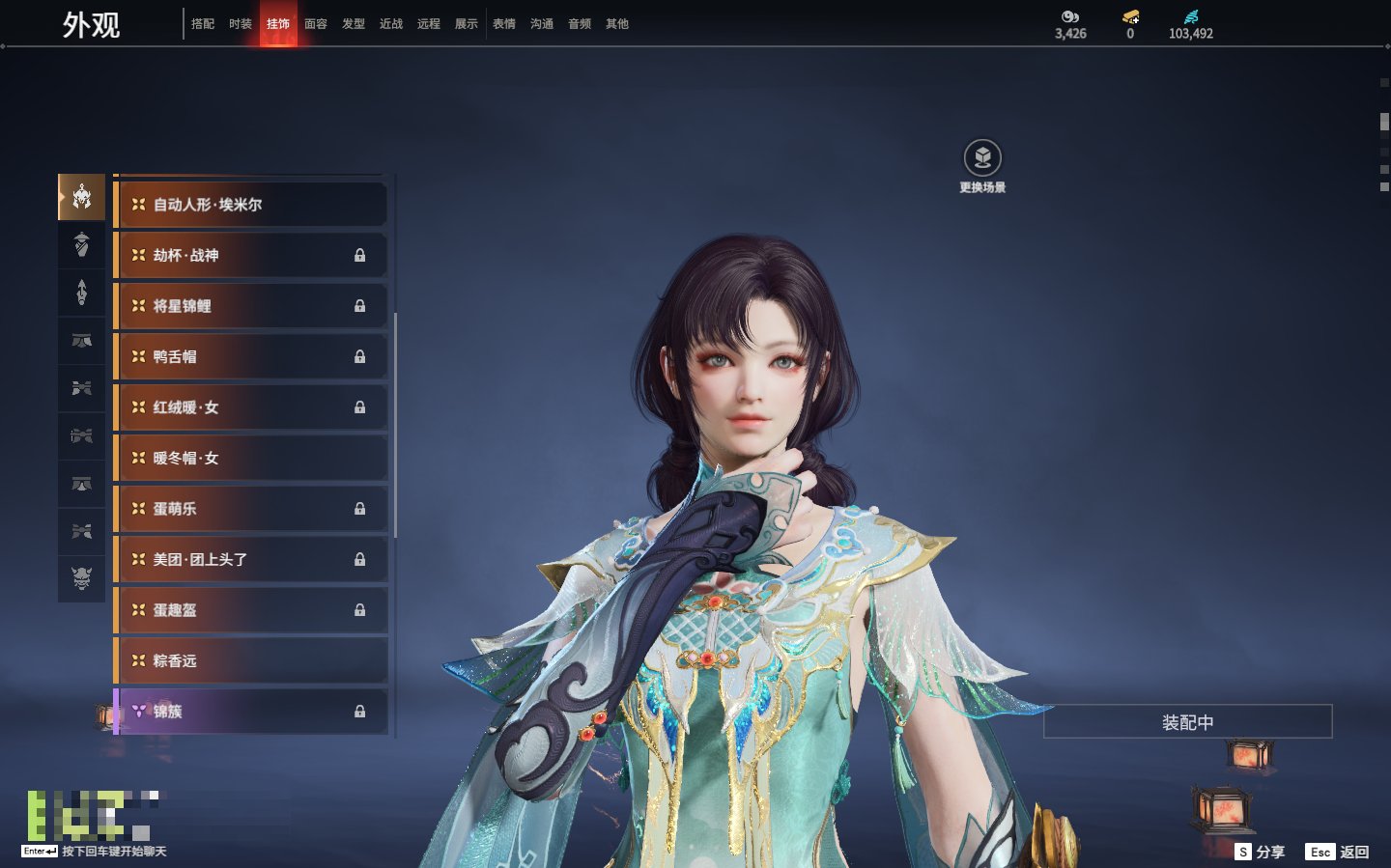The height and width of the screenshot is (868, 1391).
Task: Click the 装配中 equip button
Action: pyautogui.click(x=1187, y=722)
